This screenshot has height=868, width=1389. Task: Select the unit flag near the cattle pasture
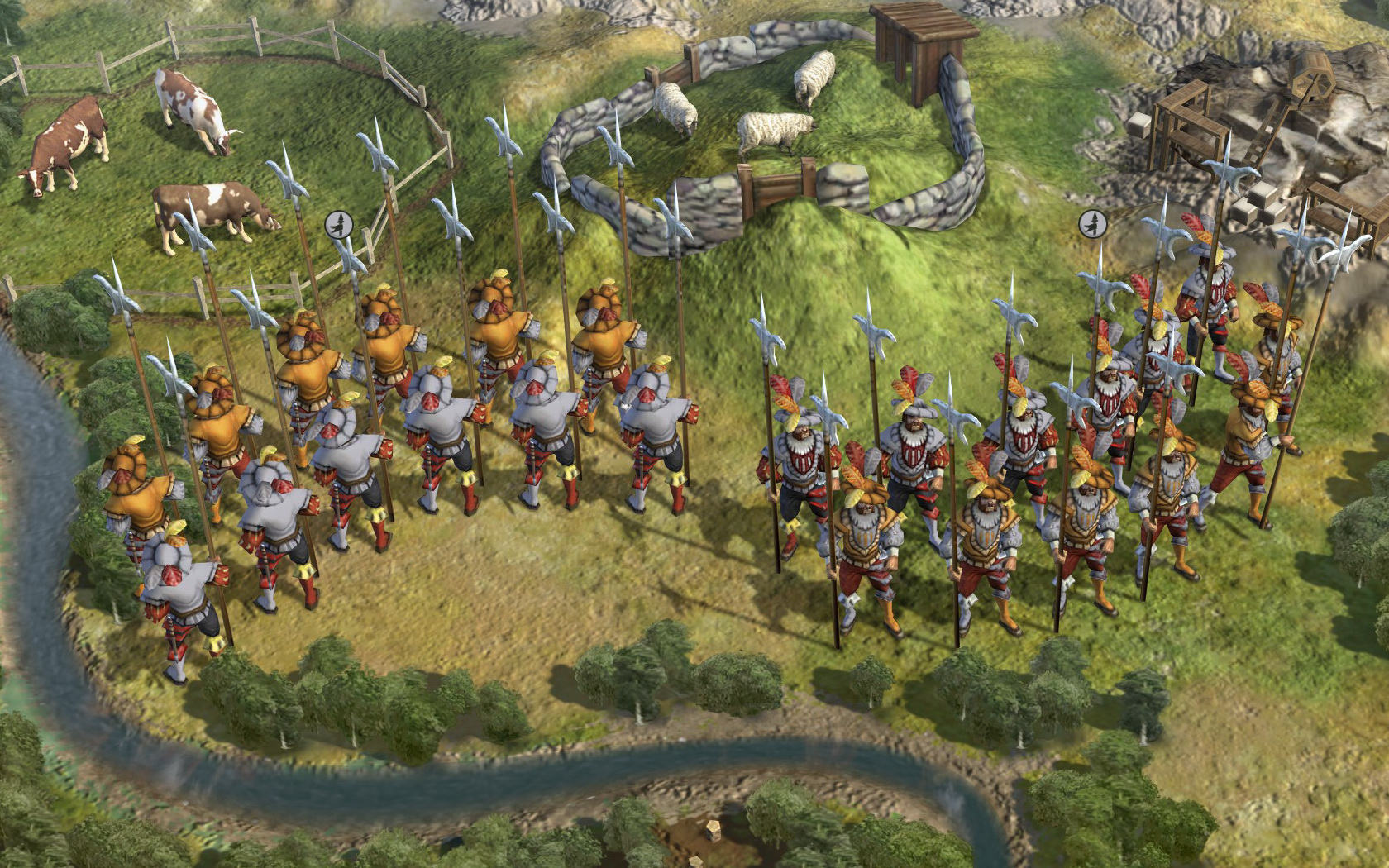click(x=338, y=224)
